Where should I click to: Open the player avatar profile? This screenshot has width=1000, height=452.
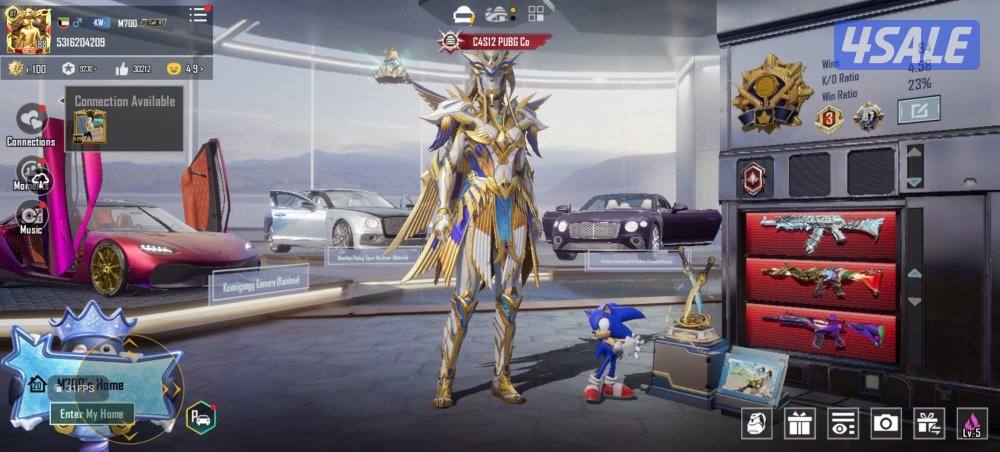click(28, 29)
